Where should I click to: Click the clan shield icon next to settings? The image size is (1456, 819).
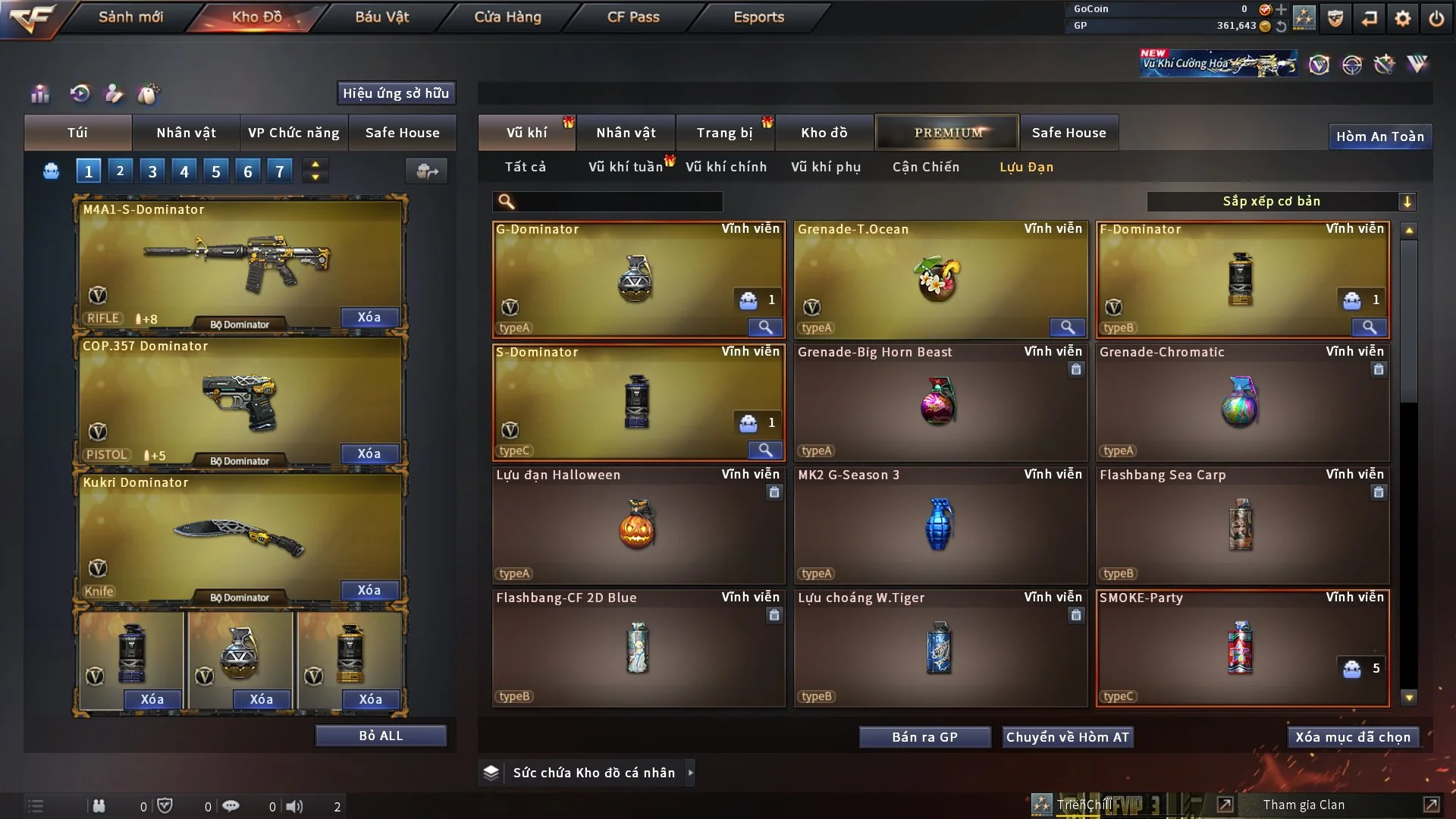[1335, 17]
